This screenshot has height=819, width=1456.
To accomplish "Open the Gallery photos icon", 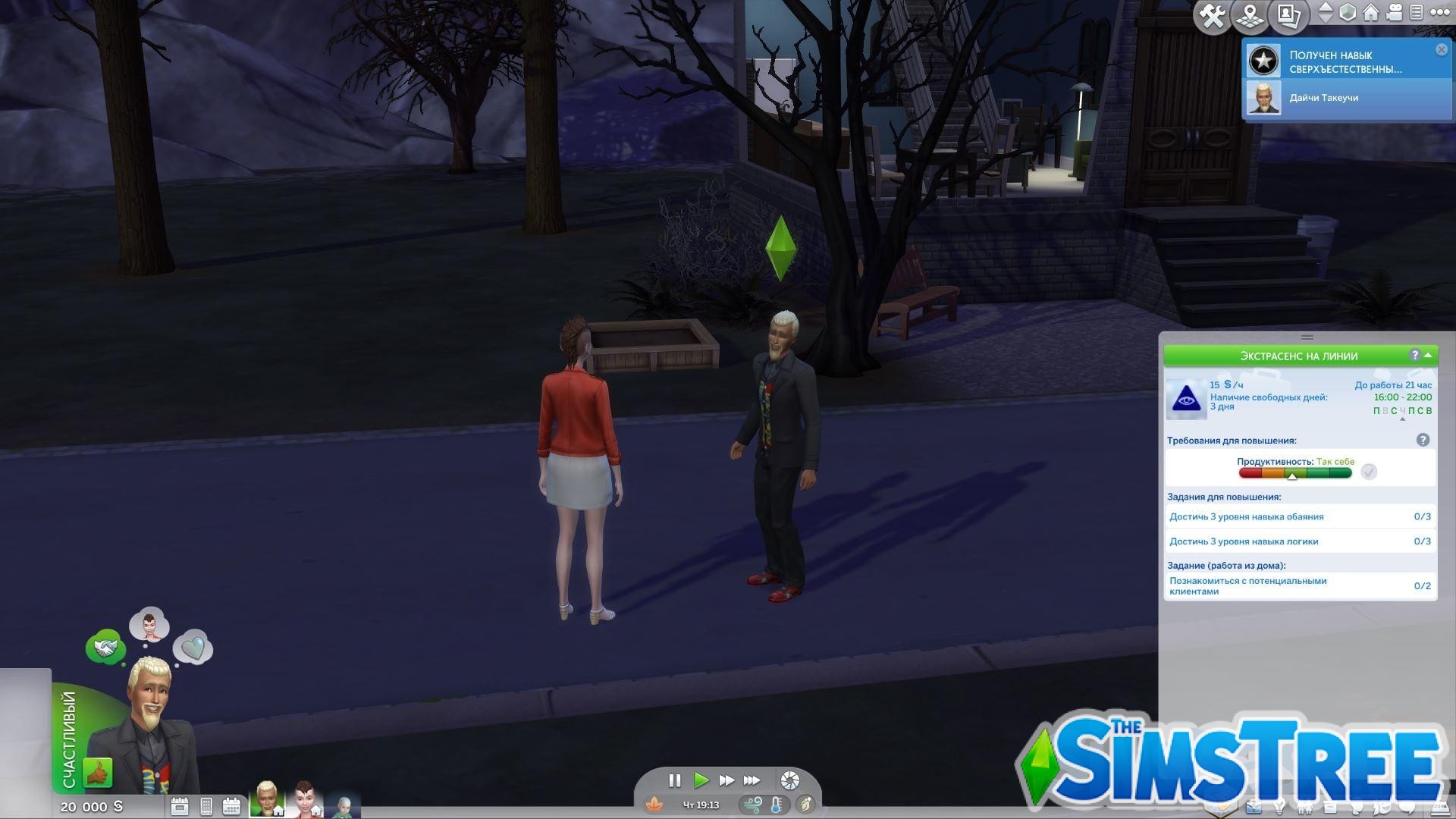I will [1291, 15].
